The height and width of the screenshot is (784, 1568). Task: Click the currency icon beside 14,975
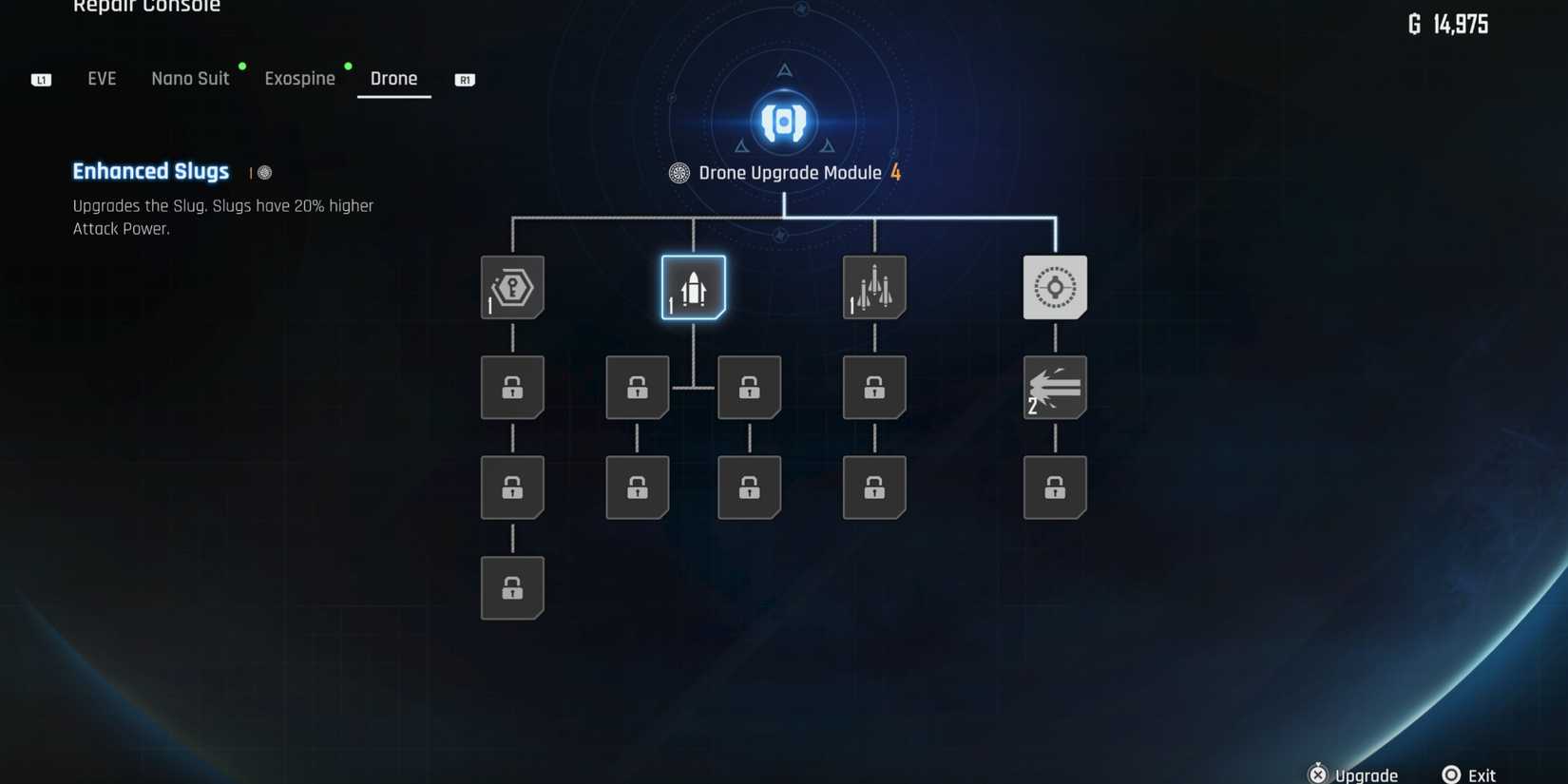click(x=1416, y=24)
